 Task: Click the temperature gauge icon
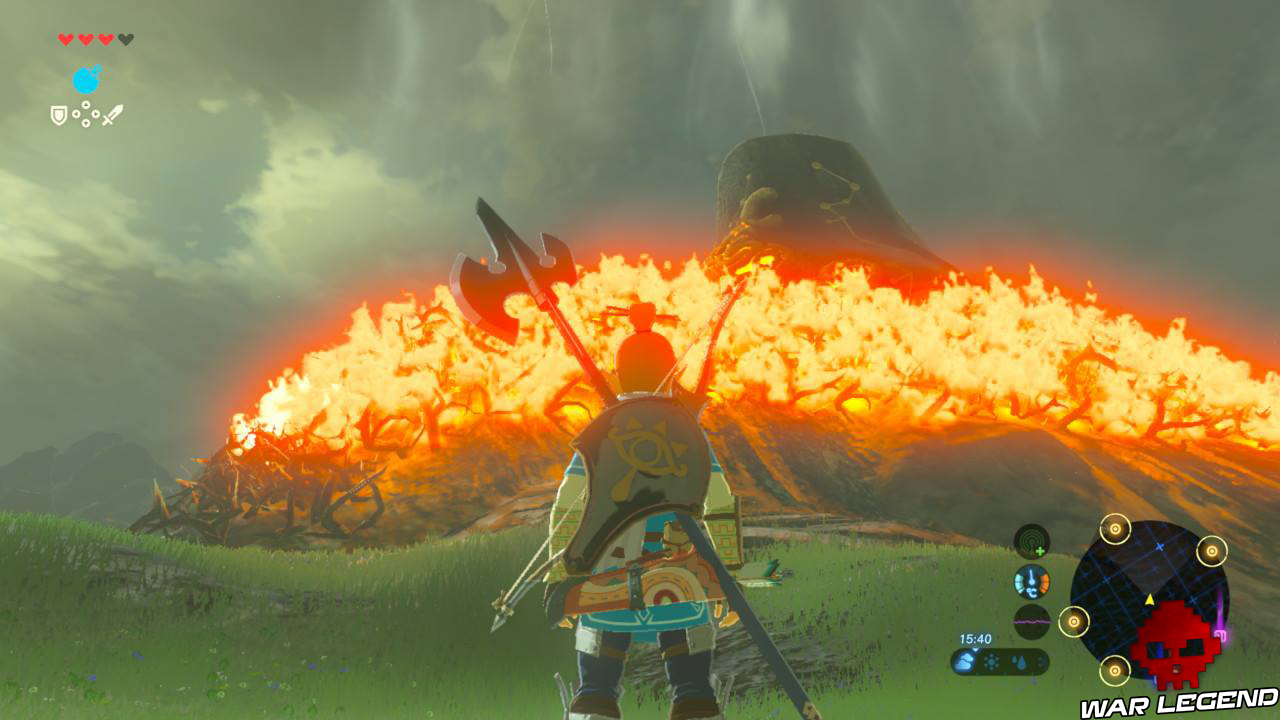1031,581
